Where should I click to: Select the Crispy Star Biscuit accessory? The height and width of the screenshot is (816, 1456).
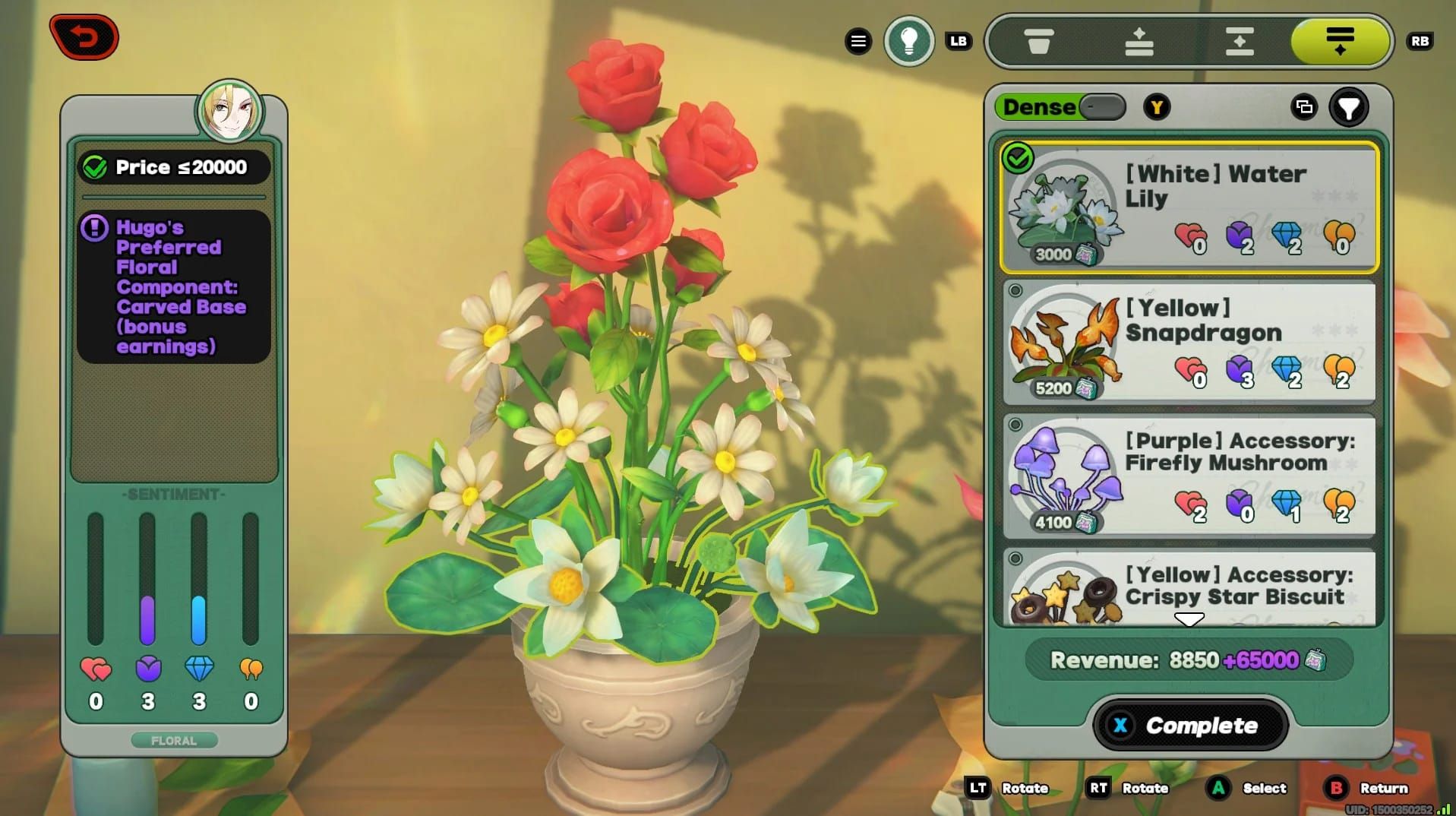[1189, 587]
